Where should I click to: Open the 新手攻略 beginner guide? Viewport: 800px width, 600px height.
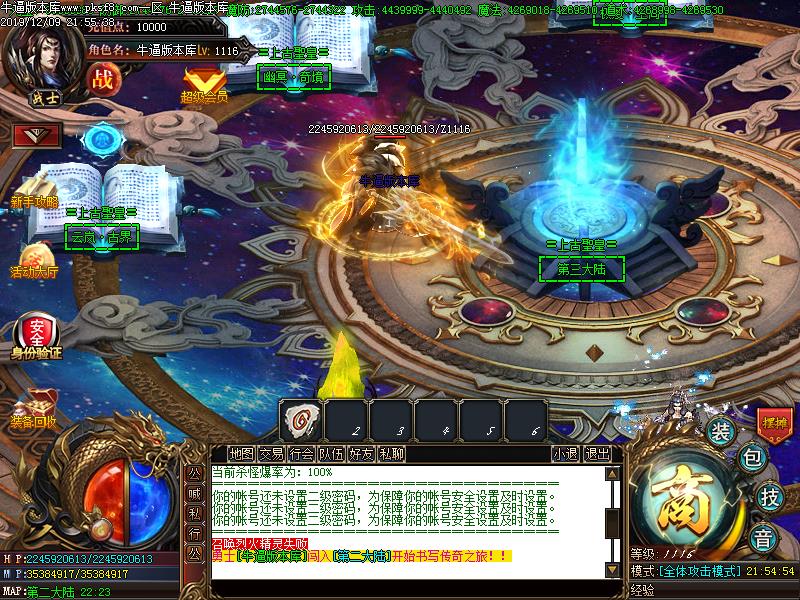tap(35, 192)
